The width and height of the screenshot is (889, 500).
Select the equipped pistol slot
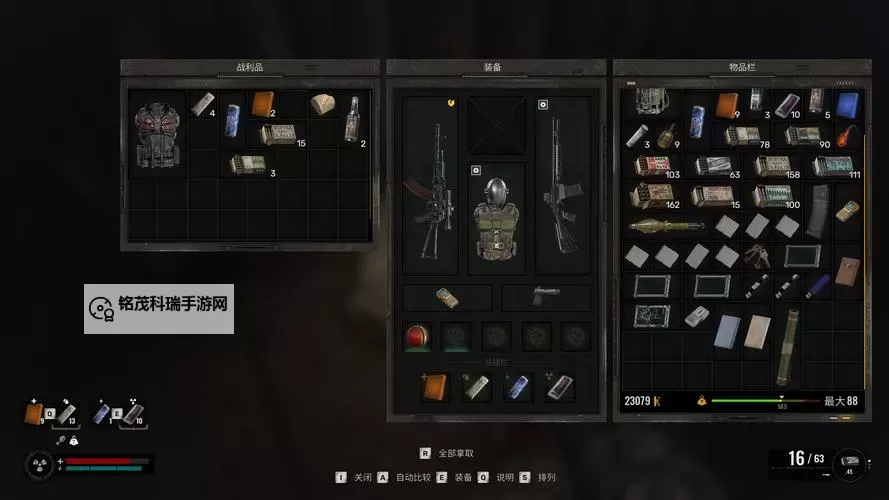[x=546, y=298]
